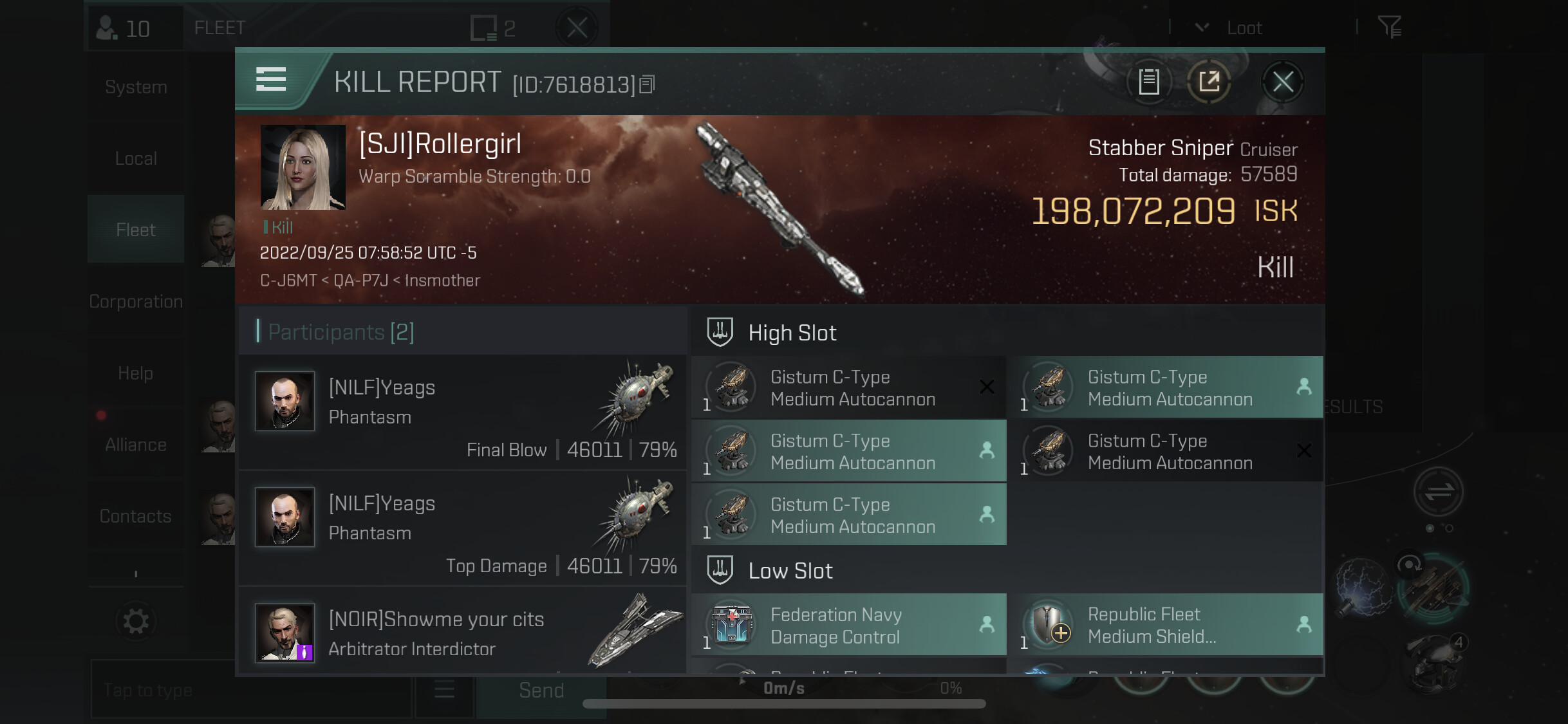Open the Contacts chat tab
1568x724 pixels.
tap(136, 516)
